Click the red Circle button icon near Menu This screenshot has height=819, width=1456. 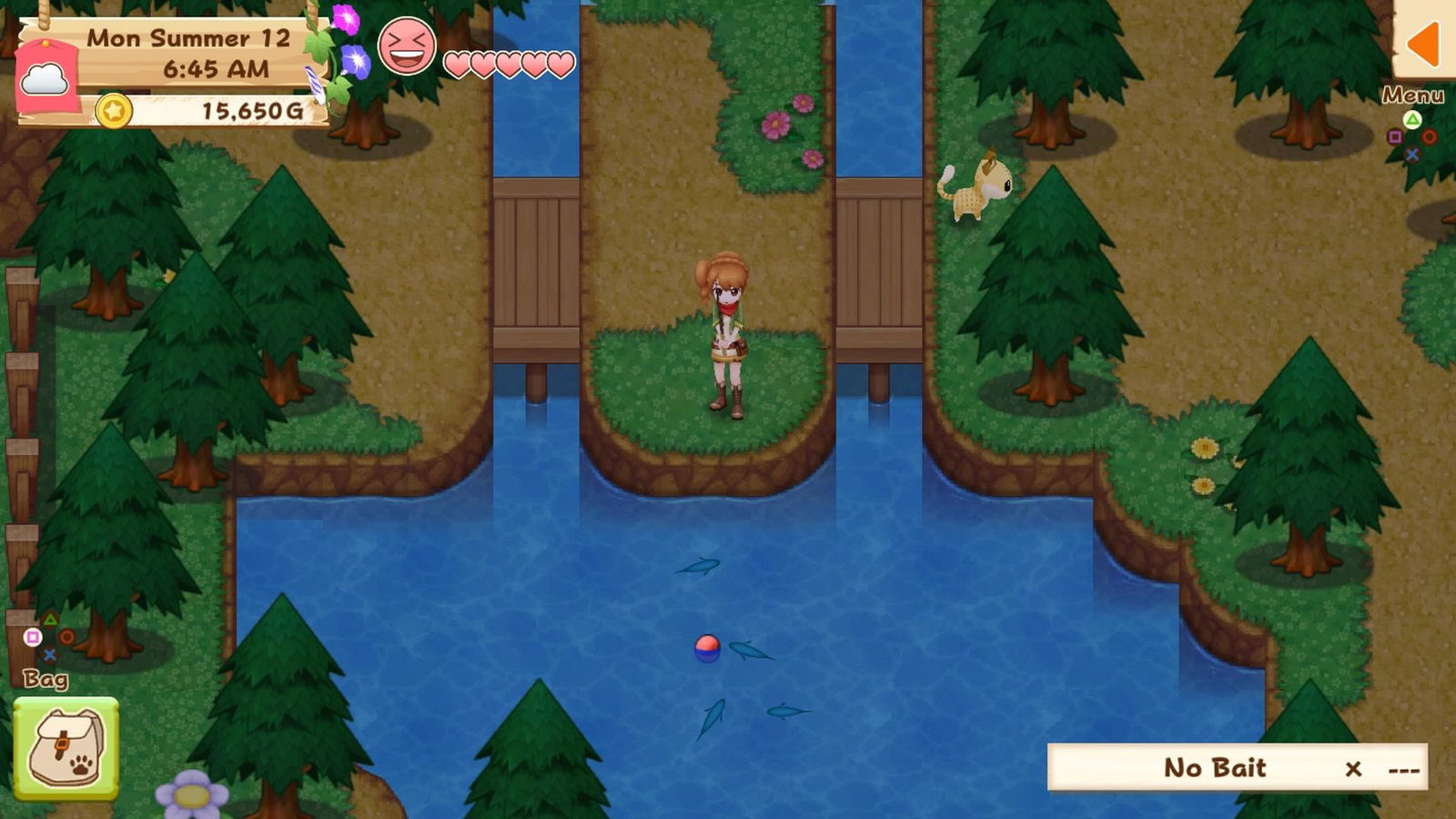[x=1429, y=138]
